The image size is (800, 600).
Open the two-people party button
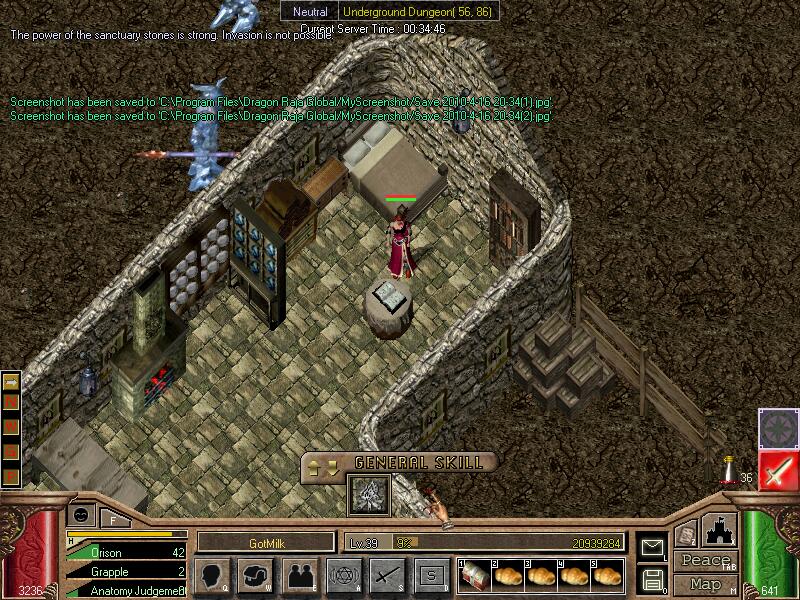coord(298,576)
